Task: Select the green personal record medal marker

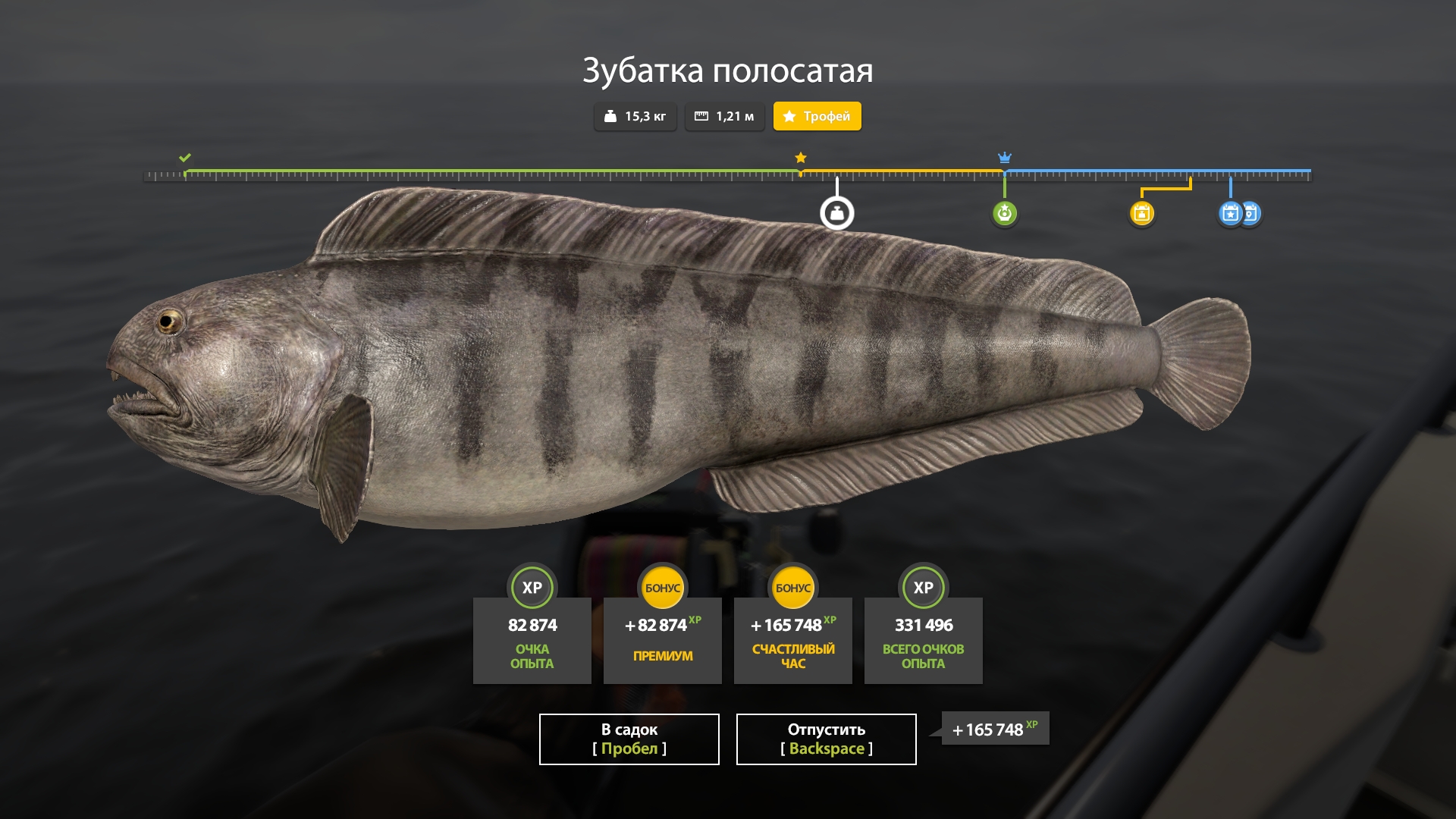Action: pyautogui.click(x=1004, y=213)
